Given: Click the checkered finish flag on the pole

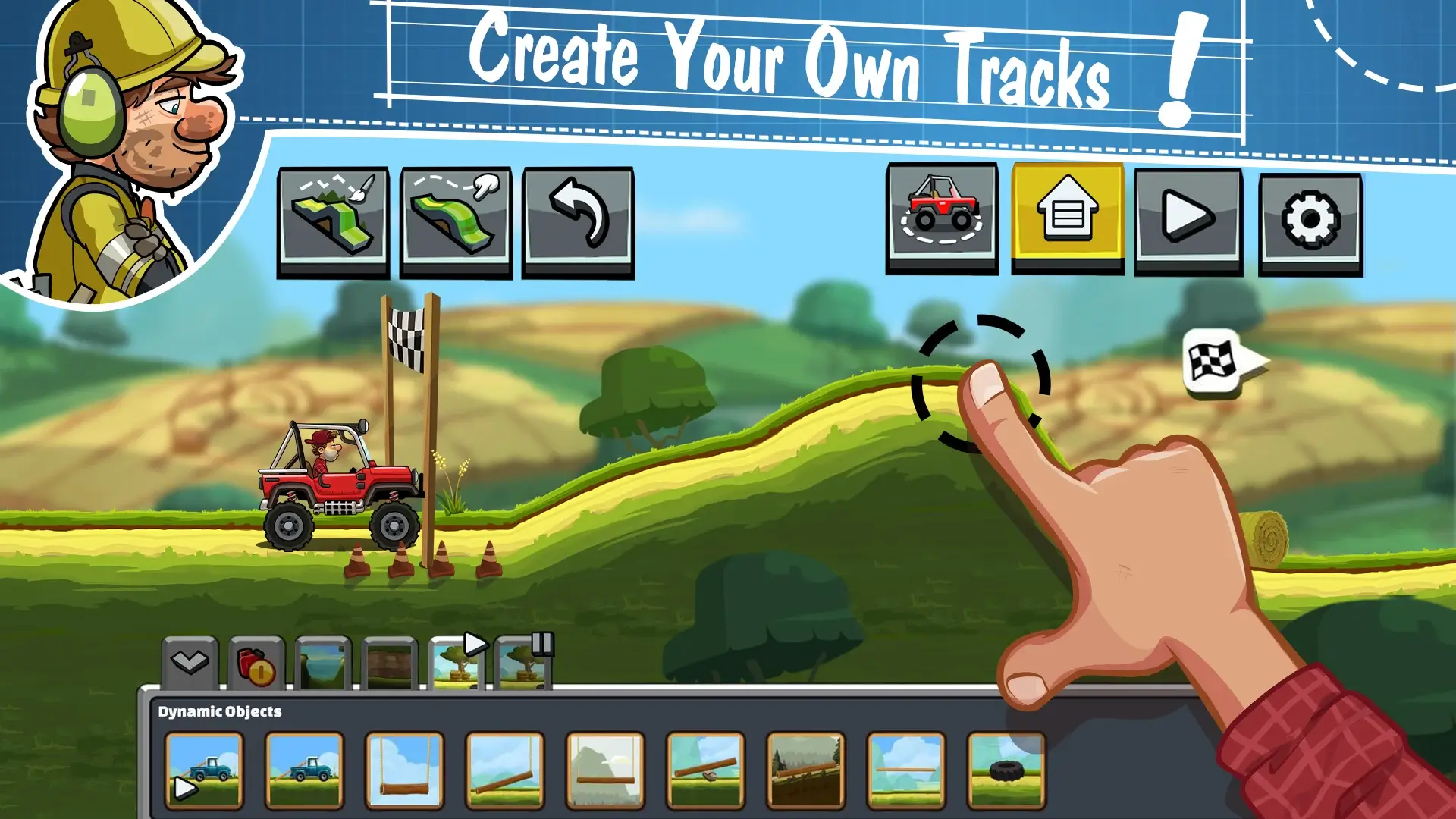Looking at the screenshot, I should tap(407, 336).
